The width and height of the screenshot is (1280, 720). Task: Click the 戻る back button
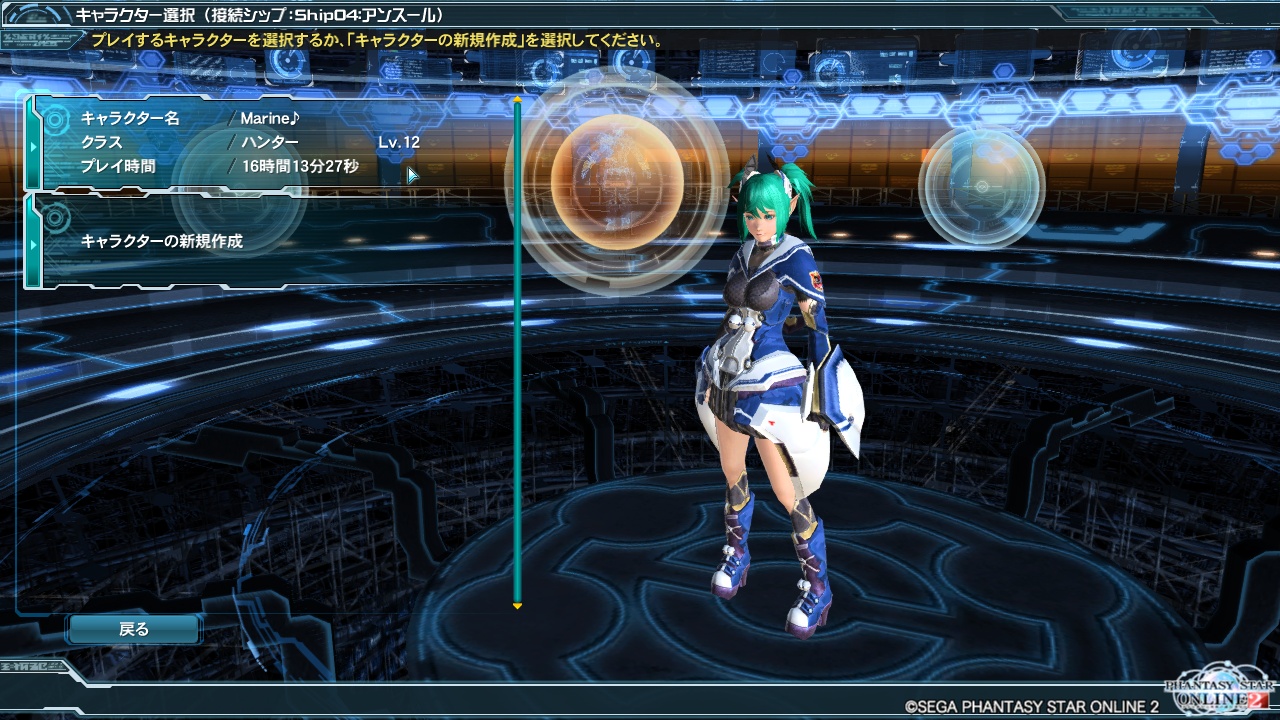pos(134,629)
